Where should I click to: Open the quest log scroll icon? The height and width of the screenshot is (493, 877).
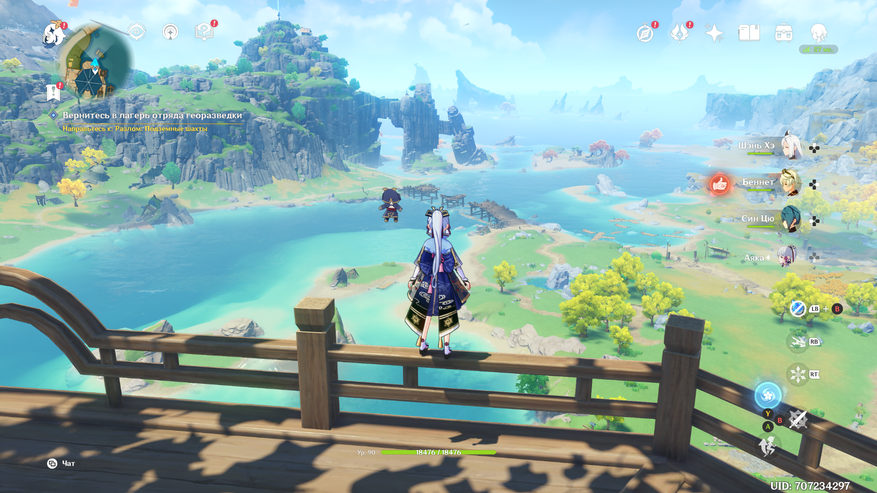[52, 93]
